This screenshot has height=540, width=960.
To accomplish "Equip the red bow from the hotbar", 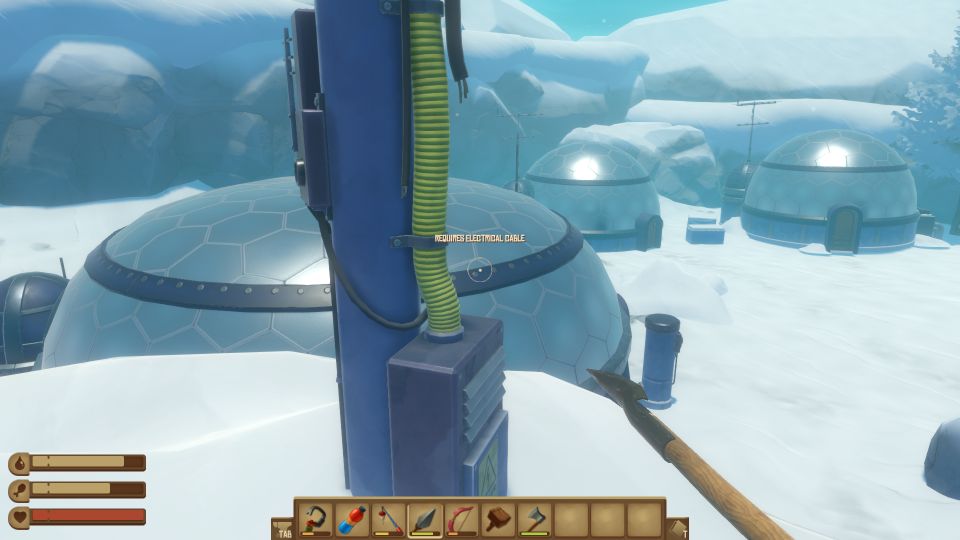I will click(x=461, y=520).
